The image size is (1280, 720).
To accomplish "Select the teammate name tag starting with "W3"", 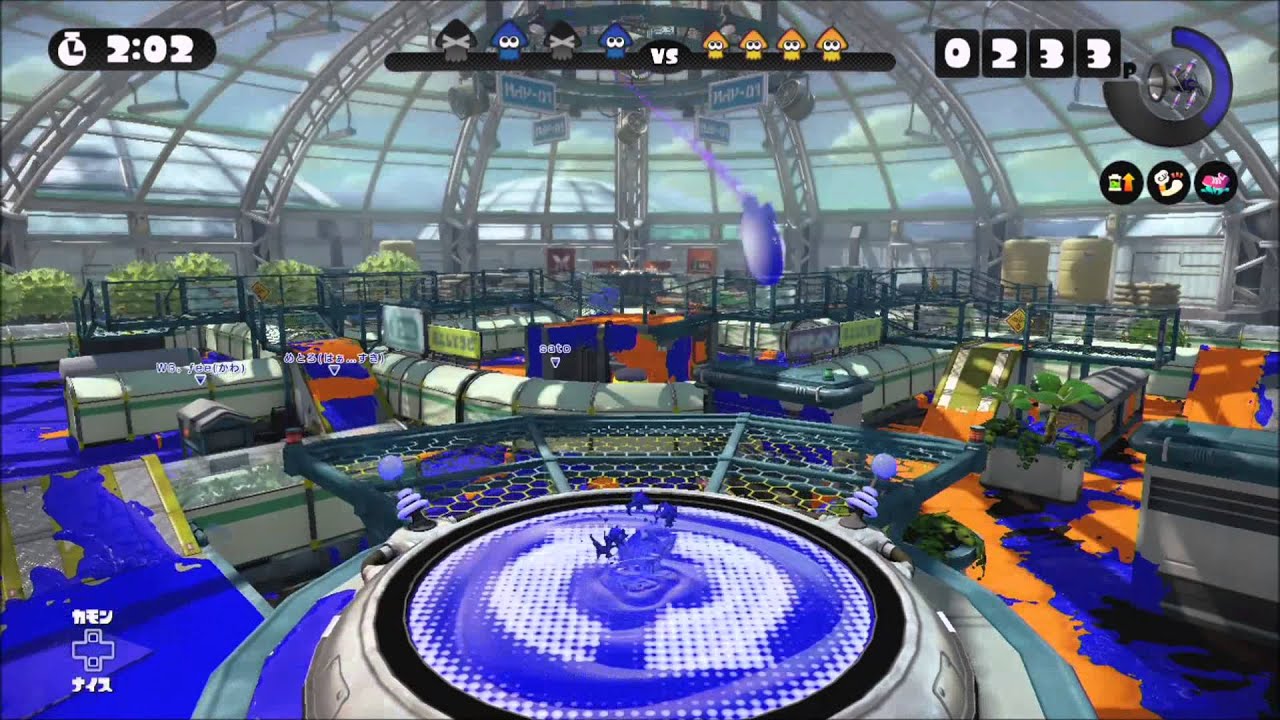I will (x=199, y=367).
